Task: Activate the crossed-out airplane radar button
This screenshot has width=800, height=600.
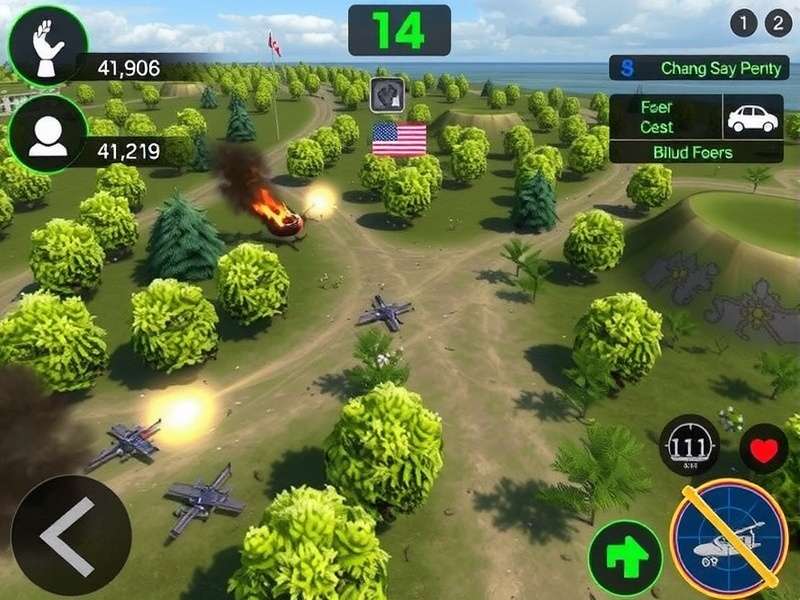Action: 729,539
